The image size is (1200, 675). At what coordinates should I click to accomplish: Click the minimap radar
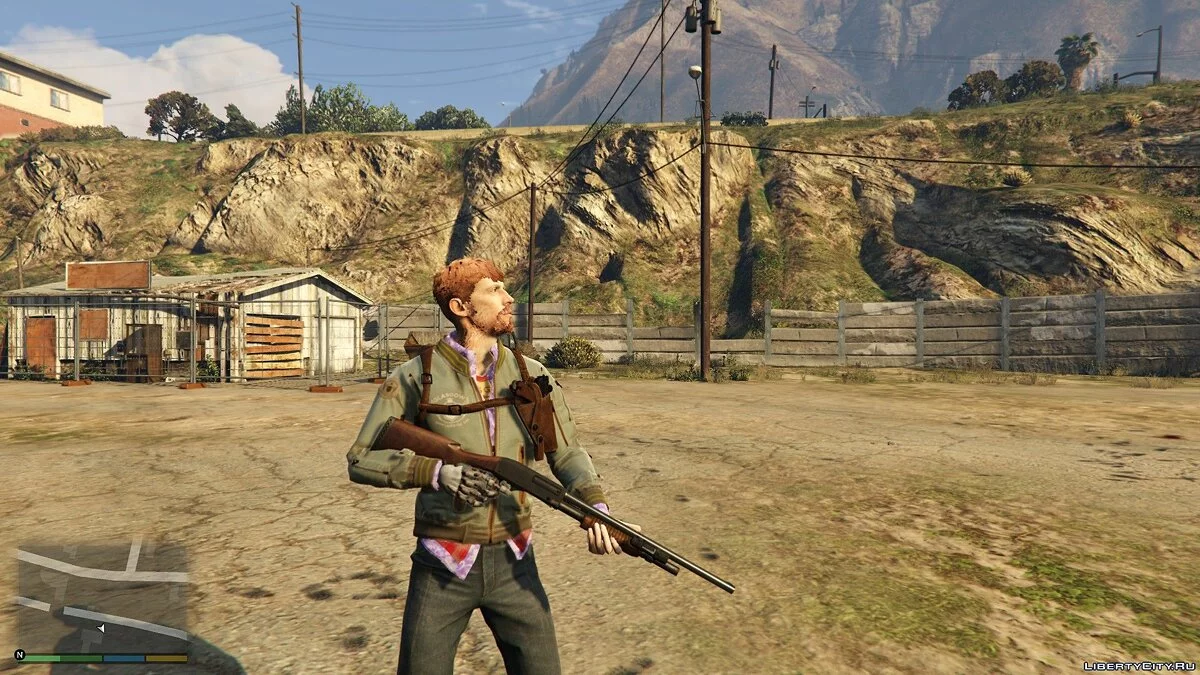pos(103,595)
